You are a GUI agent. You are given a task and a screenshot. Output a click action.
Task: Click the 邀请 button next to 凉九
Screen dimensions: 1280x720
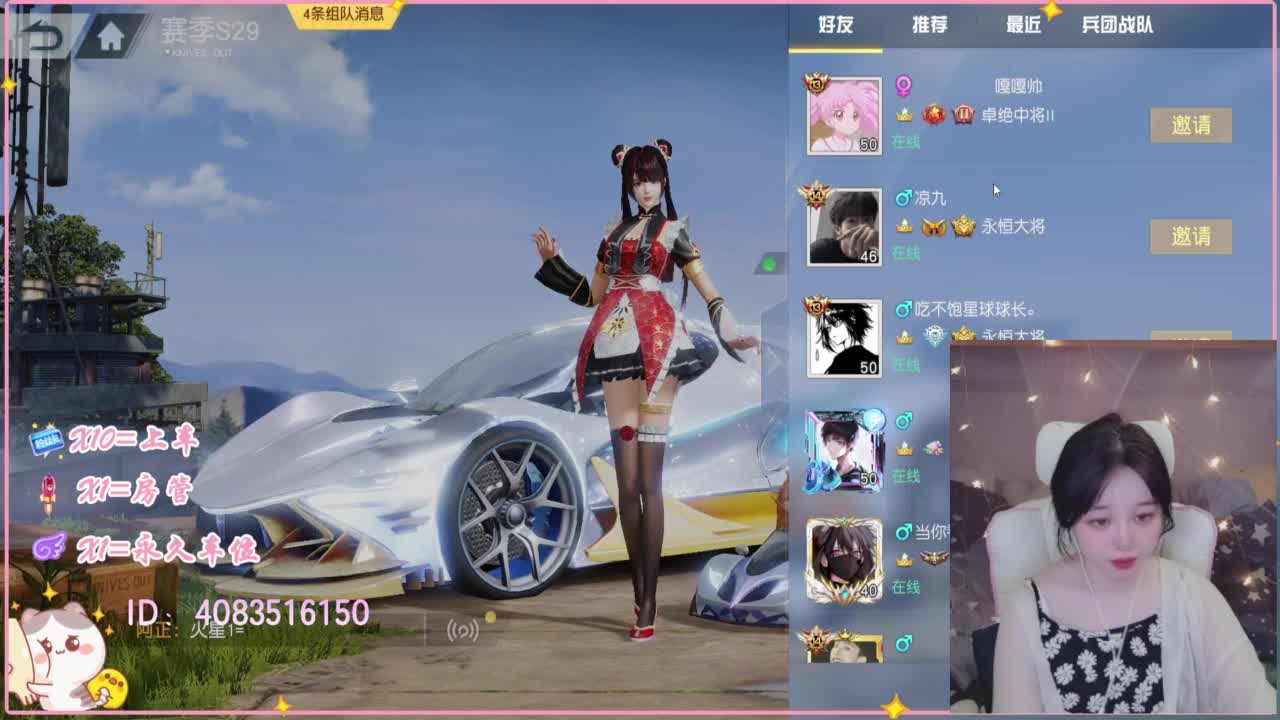[1192, 237]
